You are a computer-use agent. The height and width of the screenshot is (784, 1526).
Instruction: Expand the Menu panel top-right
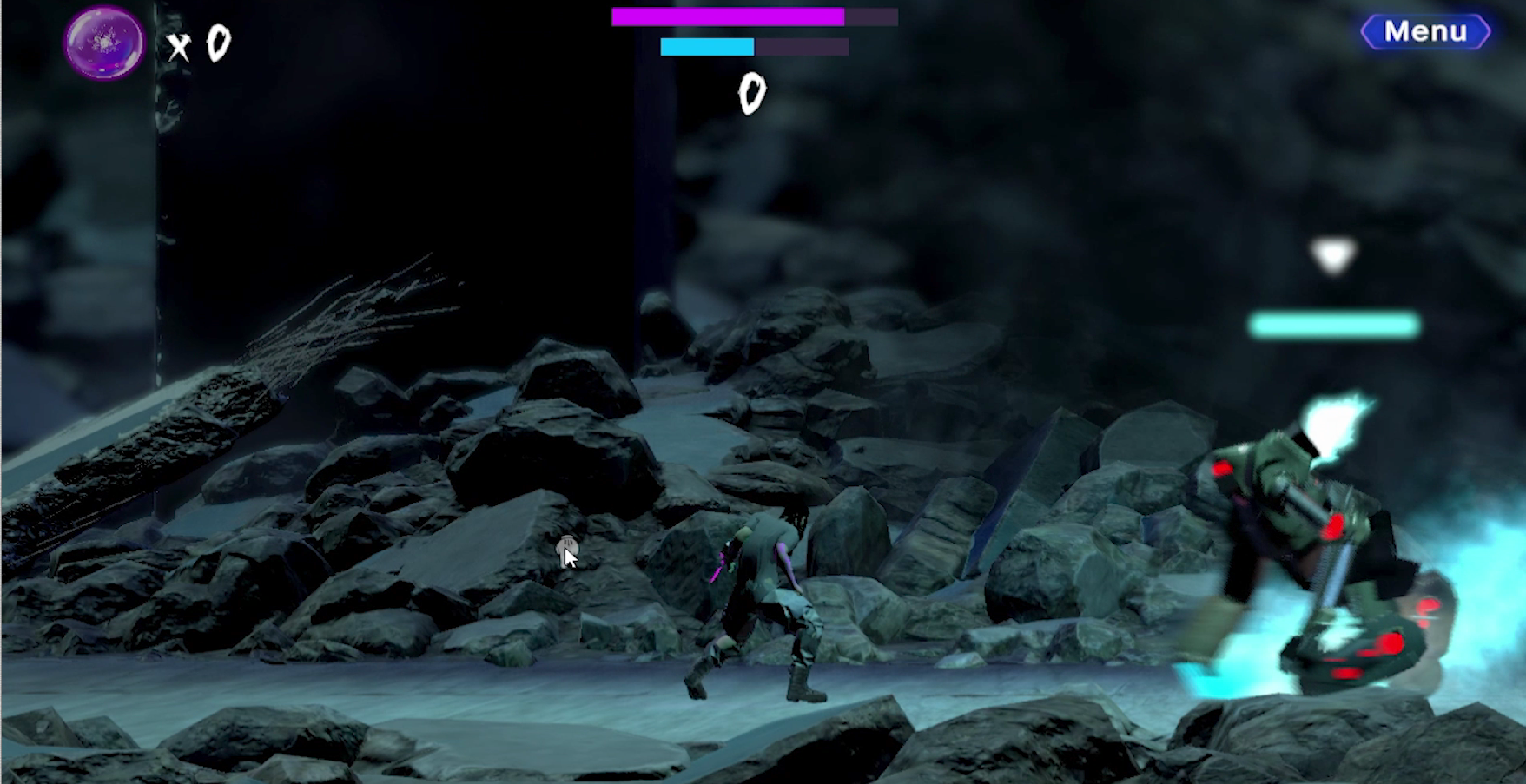click(x=1427, y=30)
